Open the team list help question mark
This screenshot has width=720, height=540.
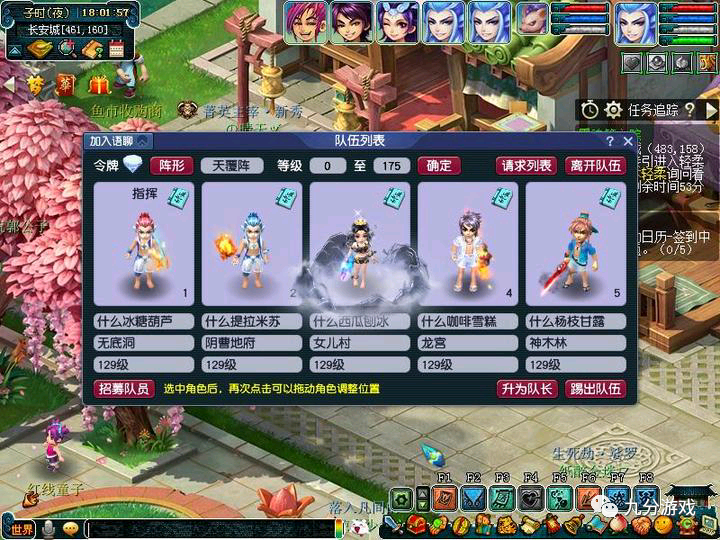[610, 141]
